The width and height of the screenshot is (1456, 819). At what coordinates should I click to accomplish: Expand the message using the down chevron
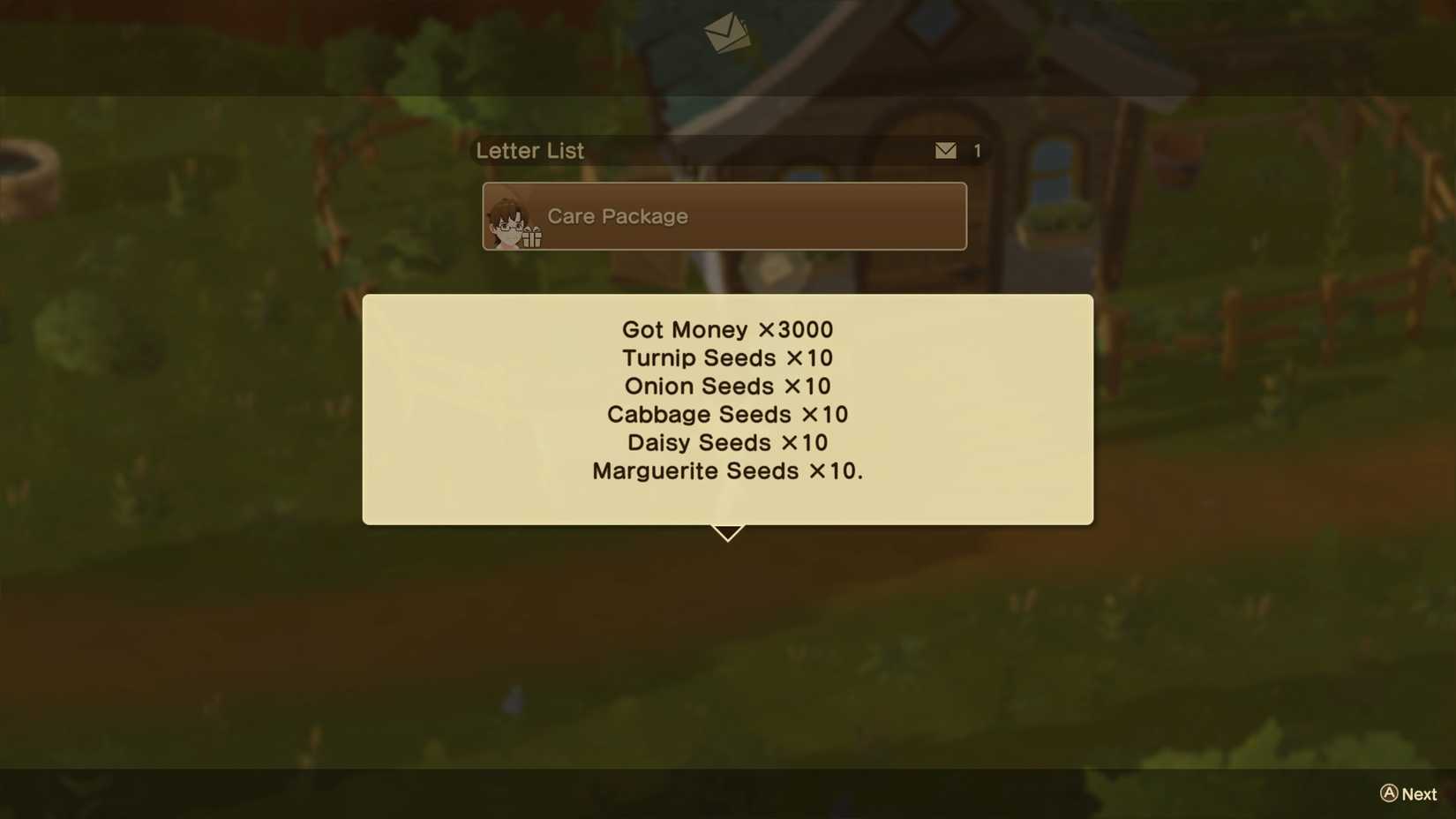click(x=727, y=530)
